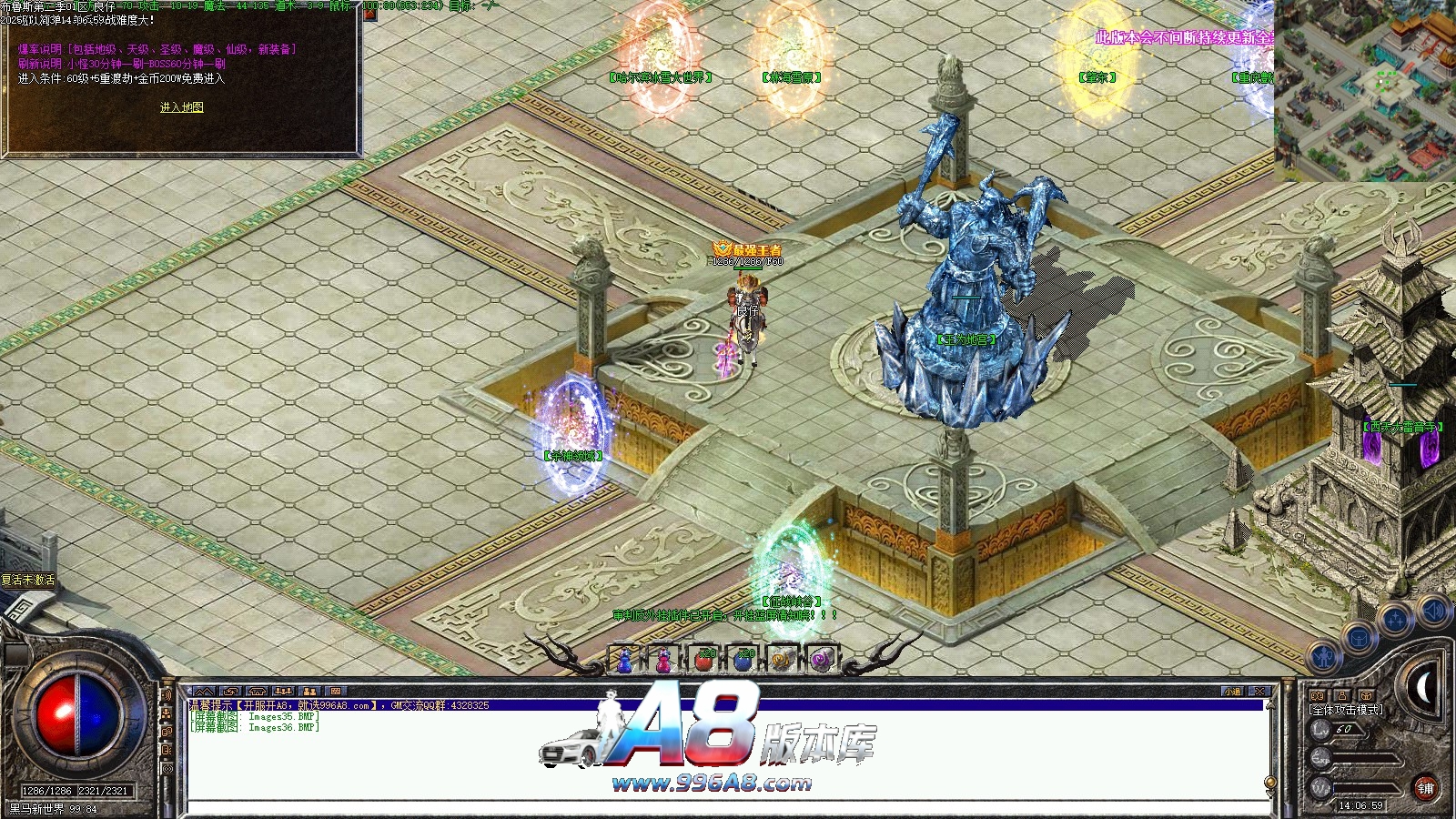Viewport: 1456px width, 819px height.
Task: Use the purple swirl scroll in slot 6
Action: pyautogui.click(x=822, y=659)
